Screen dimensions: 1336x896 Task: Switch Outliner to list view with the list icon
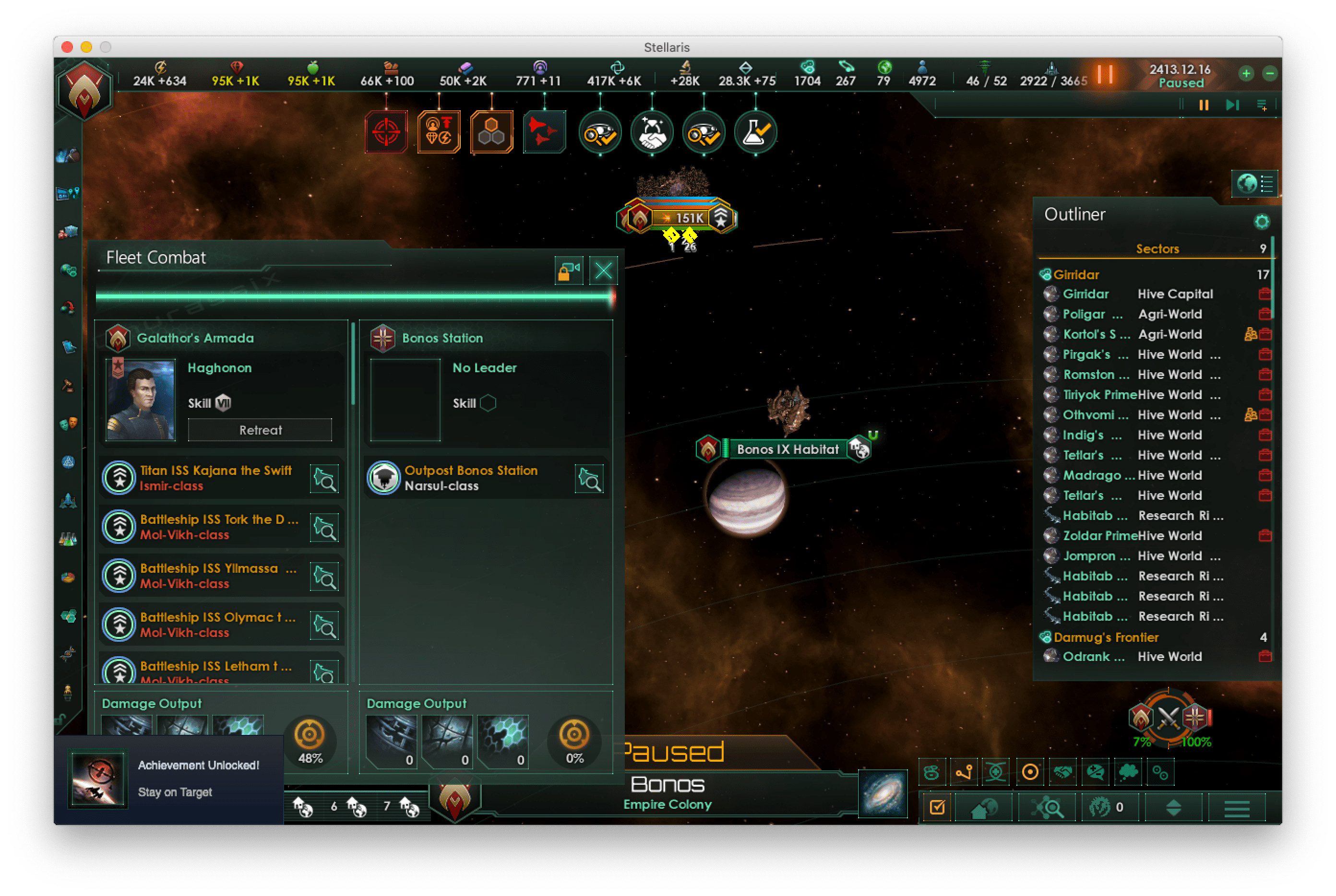1265,184
